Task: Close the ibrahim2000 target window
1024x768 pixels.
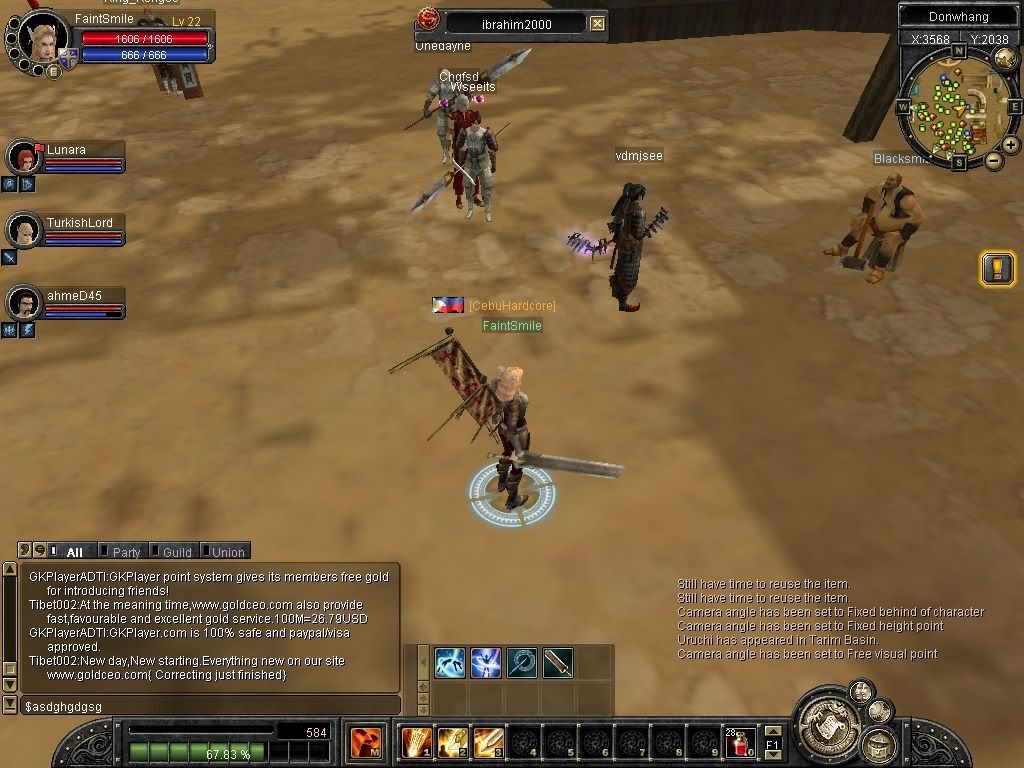Action: click(x=597, y=23)
